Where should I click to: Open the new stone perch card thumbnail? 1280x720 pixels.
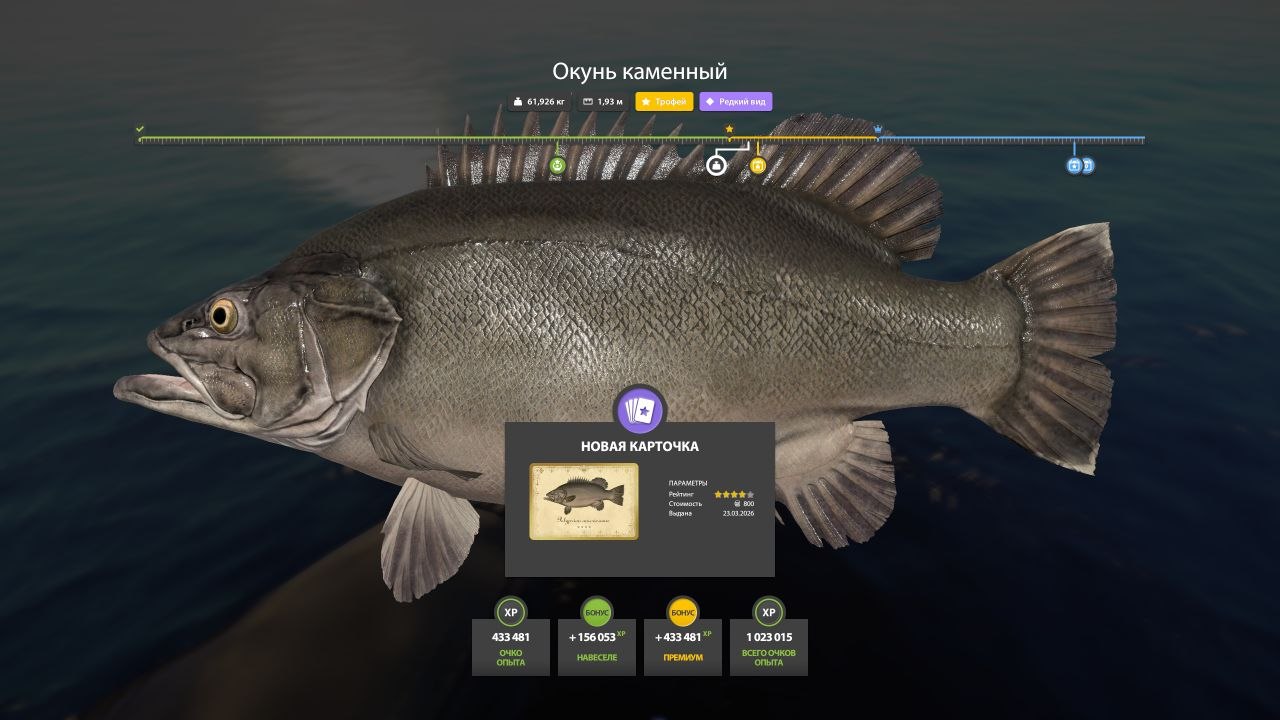point(584,501)
